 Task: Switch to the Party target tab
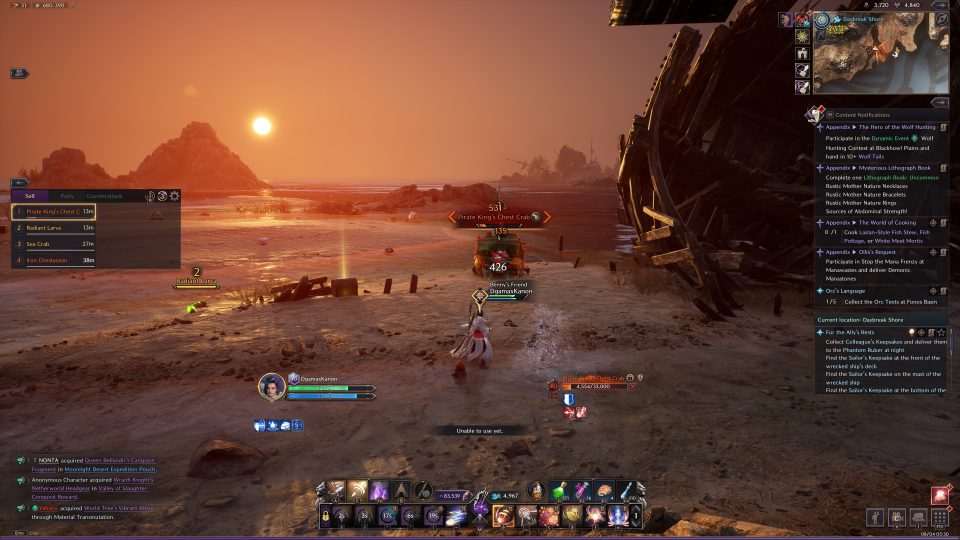[x=67, y=196]
